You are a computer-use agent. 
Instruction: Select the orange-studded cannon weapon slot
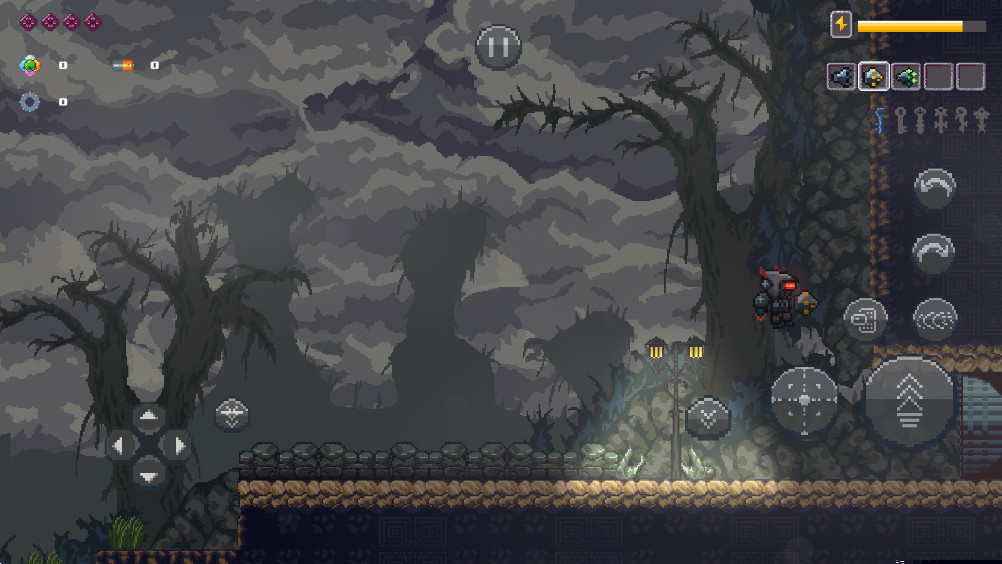pos(873,76)
